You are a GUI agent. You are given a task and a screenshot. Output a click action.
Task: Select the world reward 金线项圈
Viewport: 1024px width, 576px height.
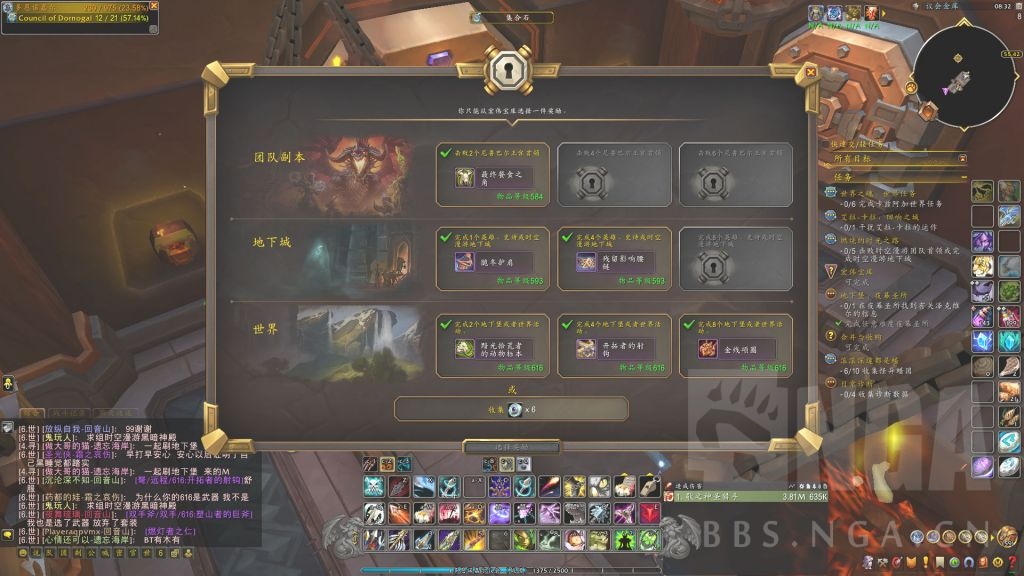click(x=736, y=348)
